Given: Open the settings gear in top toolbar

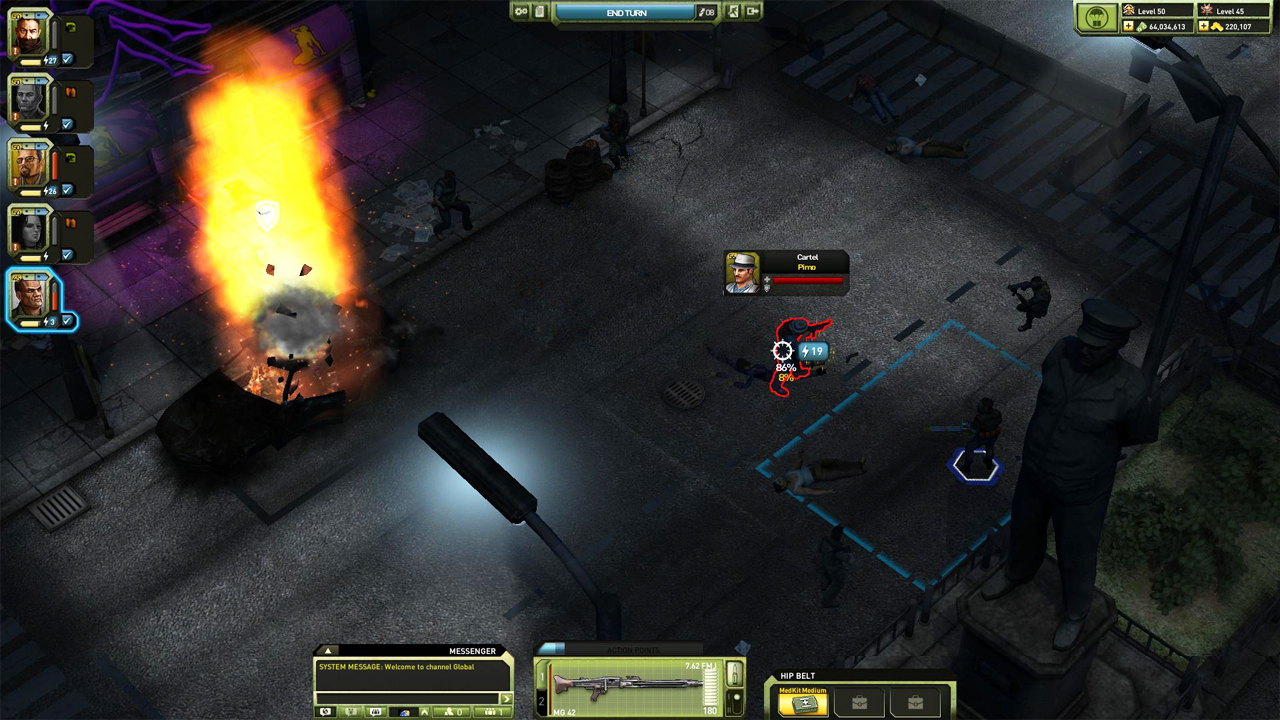Looking at the screenshot, I should (521, 11).
